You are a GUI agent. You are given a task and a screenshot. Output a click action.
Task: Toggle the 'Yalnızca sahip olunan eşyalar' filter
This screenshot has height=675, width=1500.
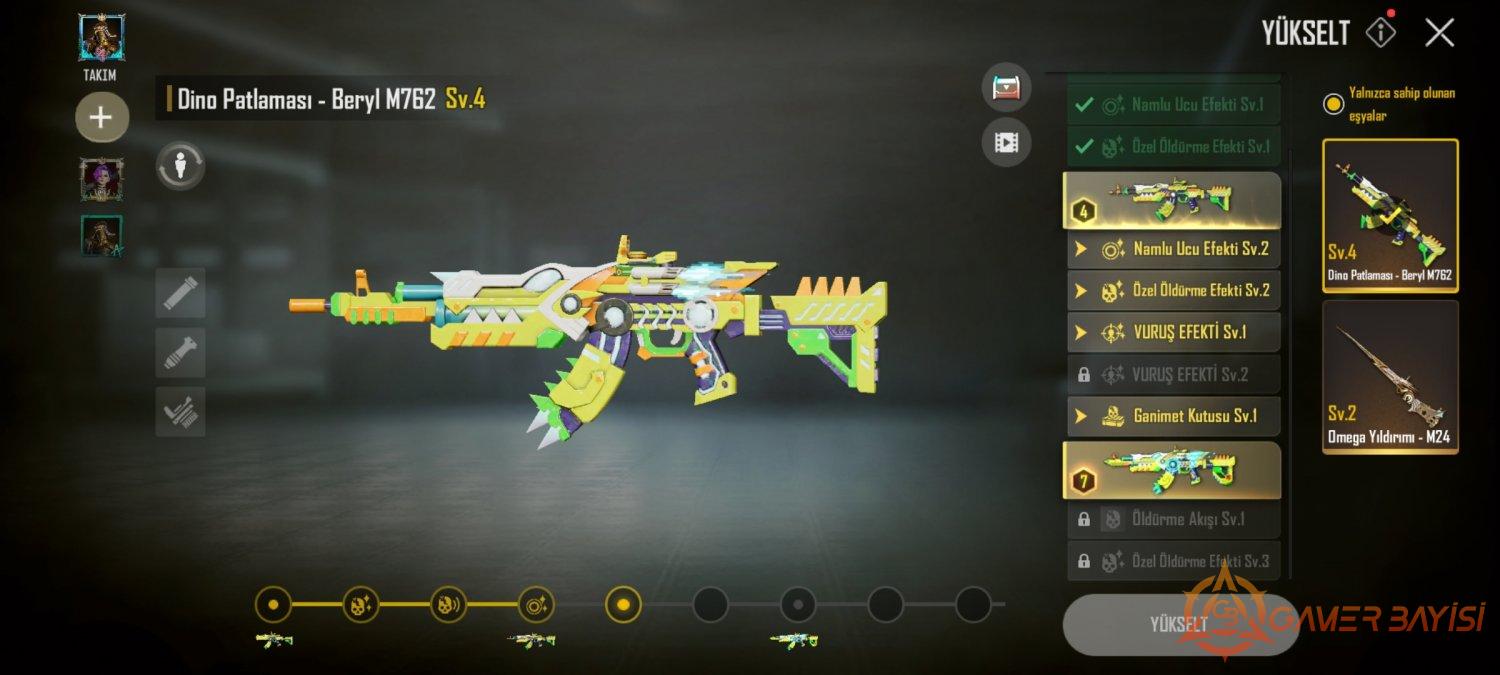(x=1333, y=104)
